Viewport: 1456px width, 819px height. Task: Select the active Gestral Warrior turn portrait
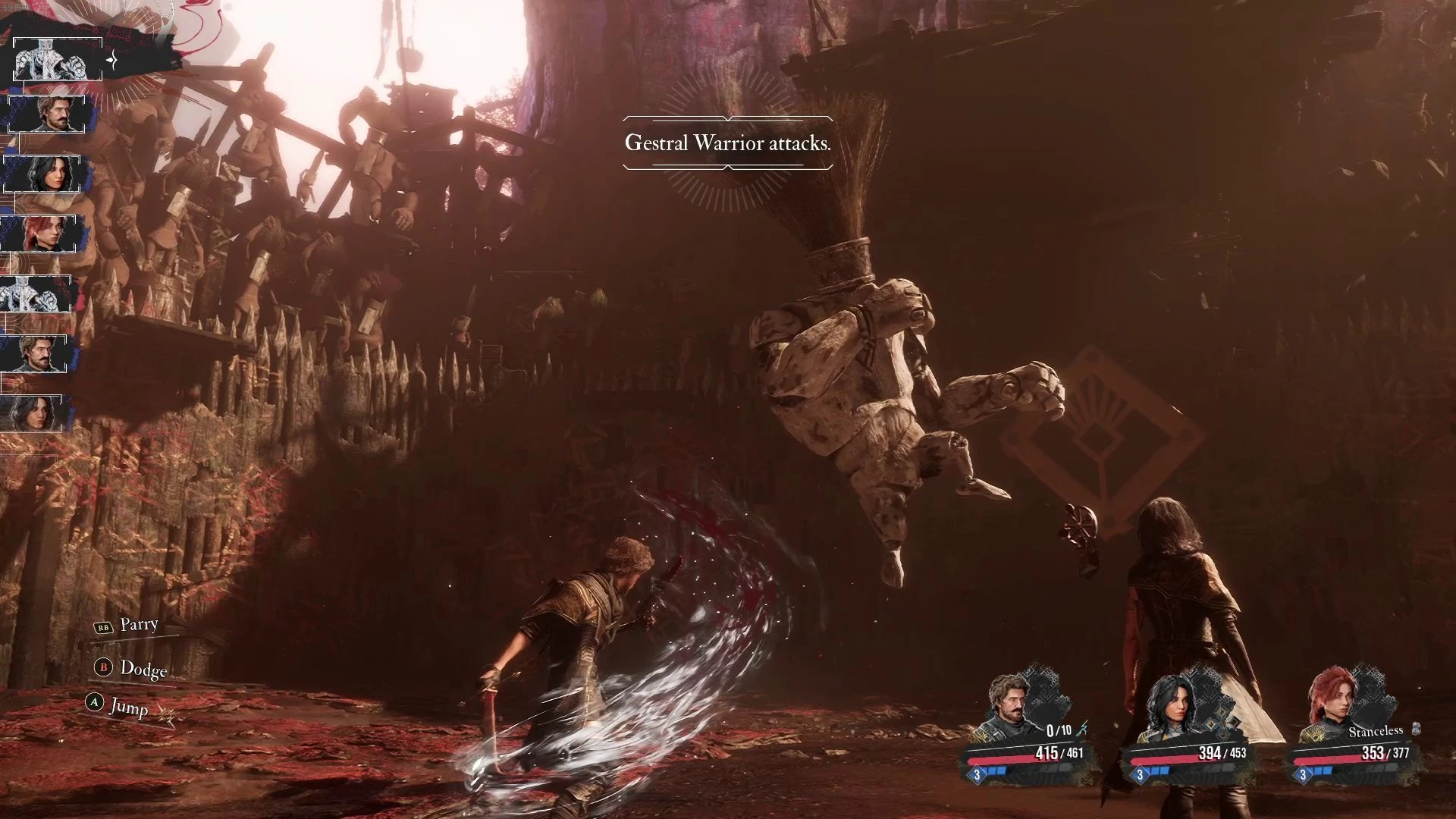click(x=58, y=59)
